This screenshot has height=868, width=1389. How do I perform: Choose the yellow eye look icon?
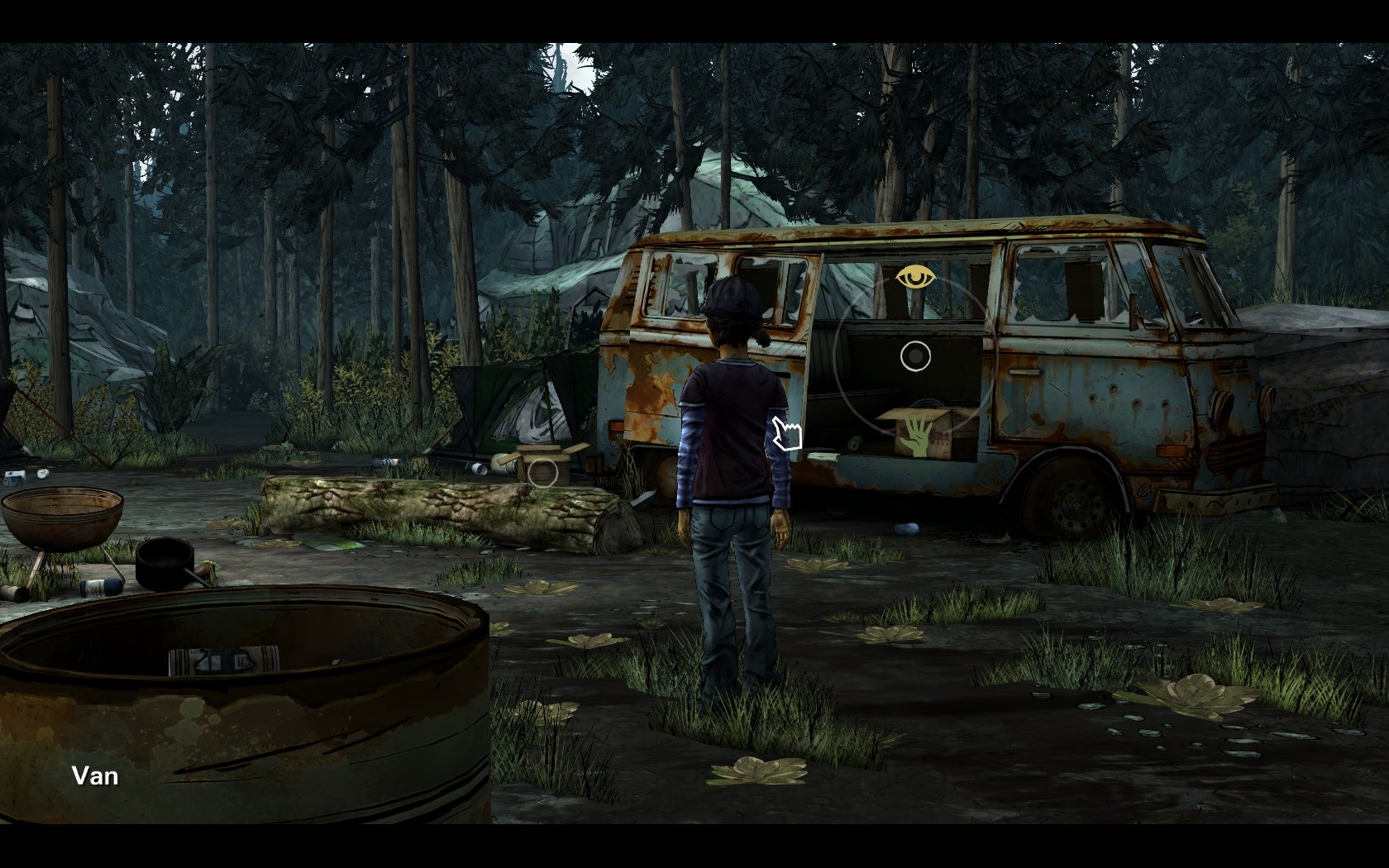pyautogui.click(x=912, y=277)
